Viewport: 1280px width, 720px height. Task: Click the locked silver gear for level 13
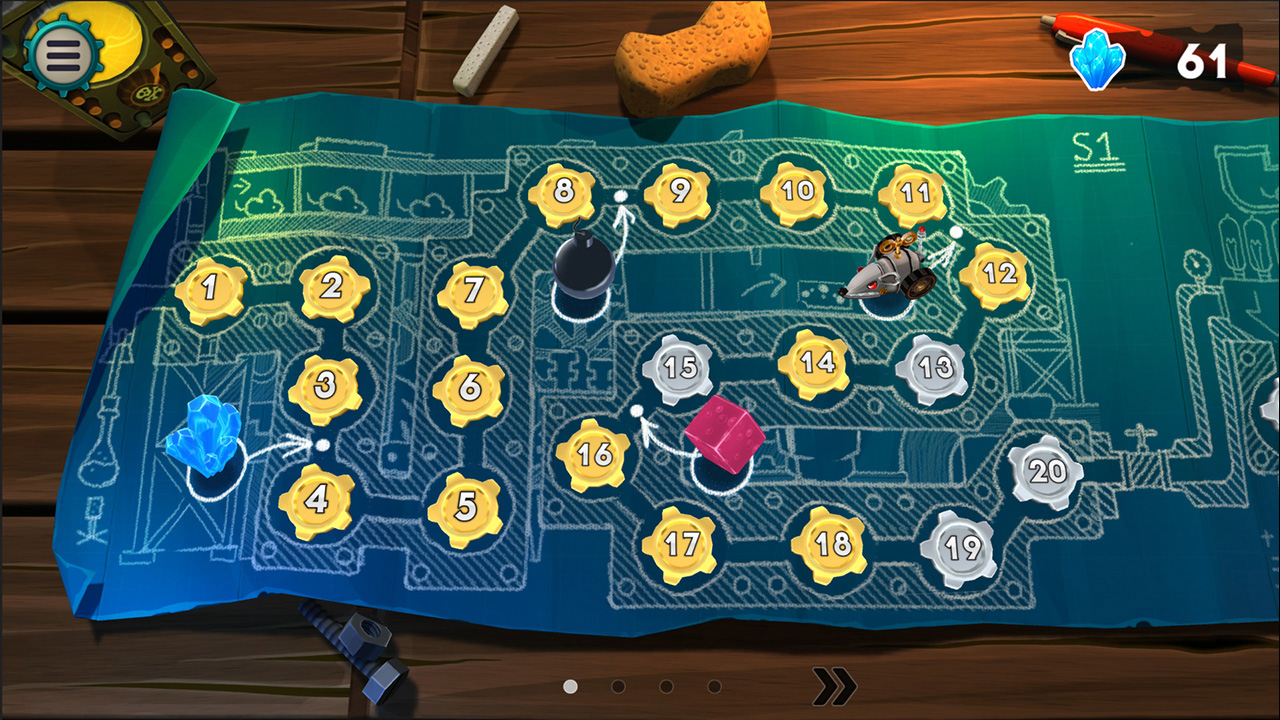tap(937, 366)
